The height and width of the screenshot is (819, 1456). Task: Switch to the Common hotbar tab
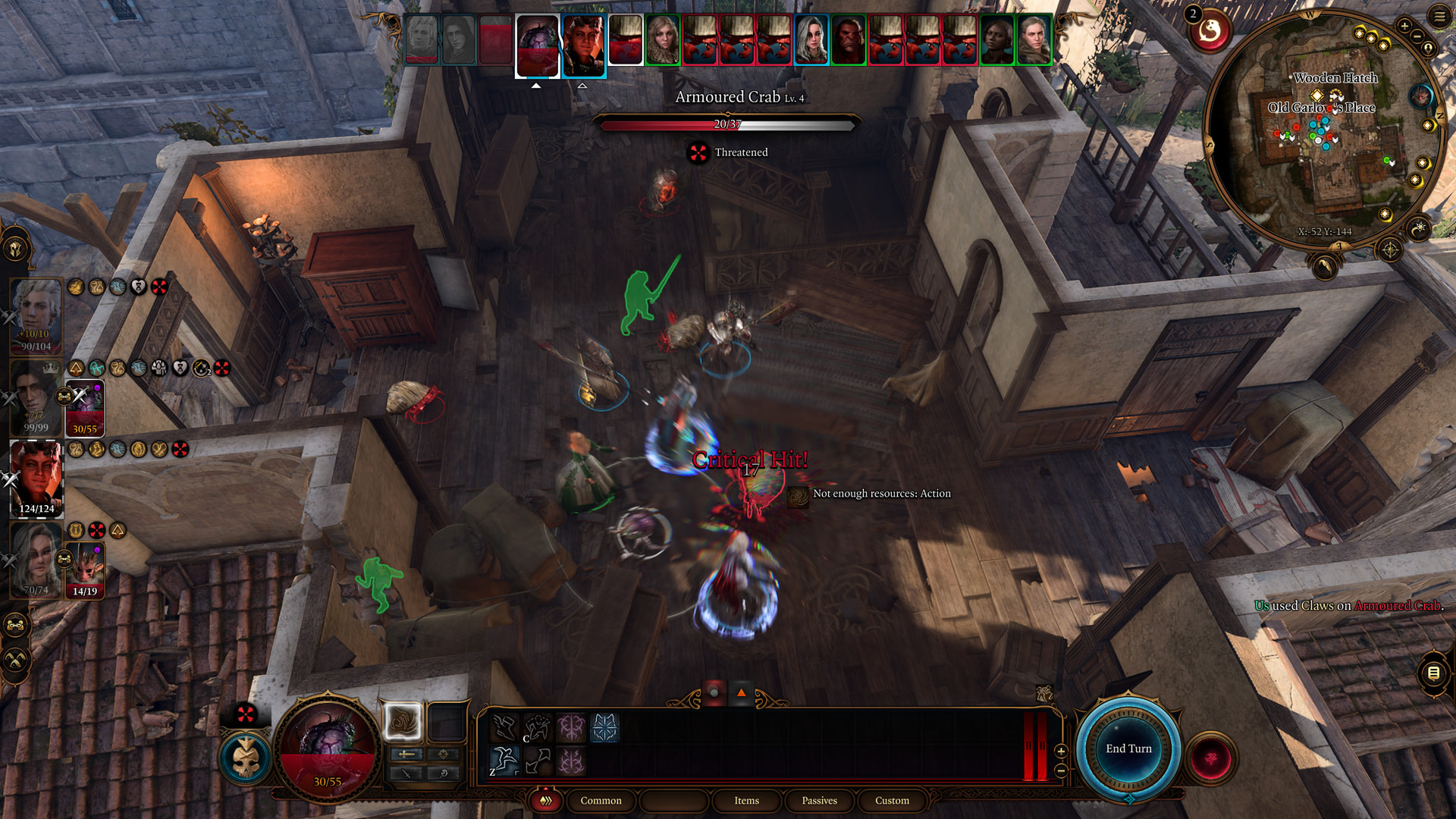[601, 800]
